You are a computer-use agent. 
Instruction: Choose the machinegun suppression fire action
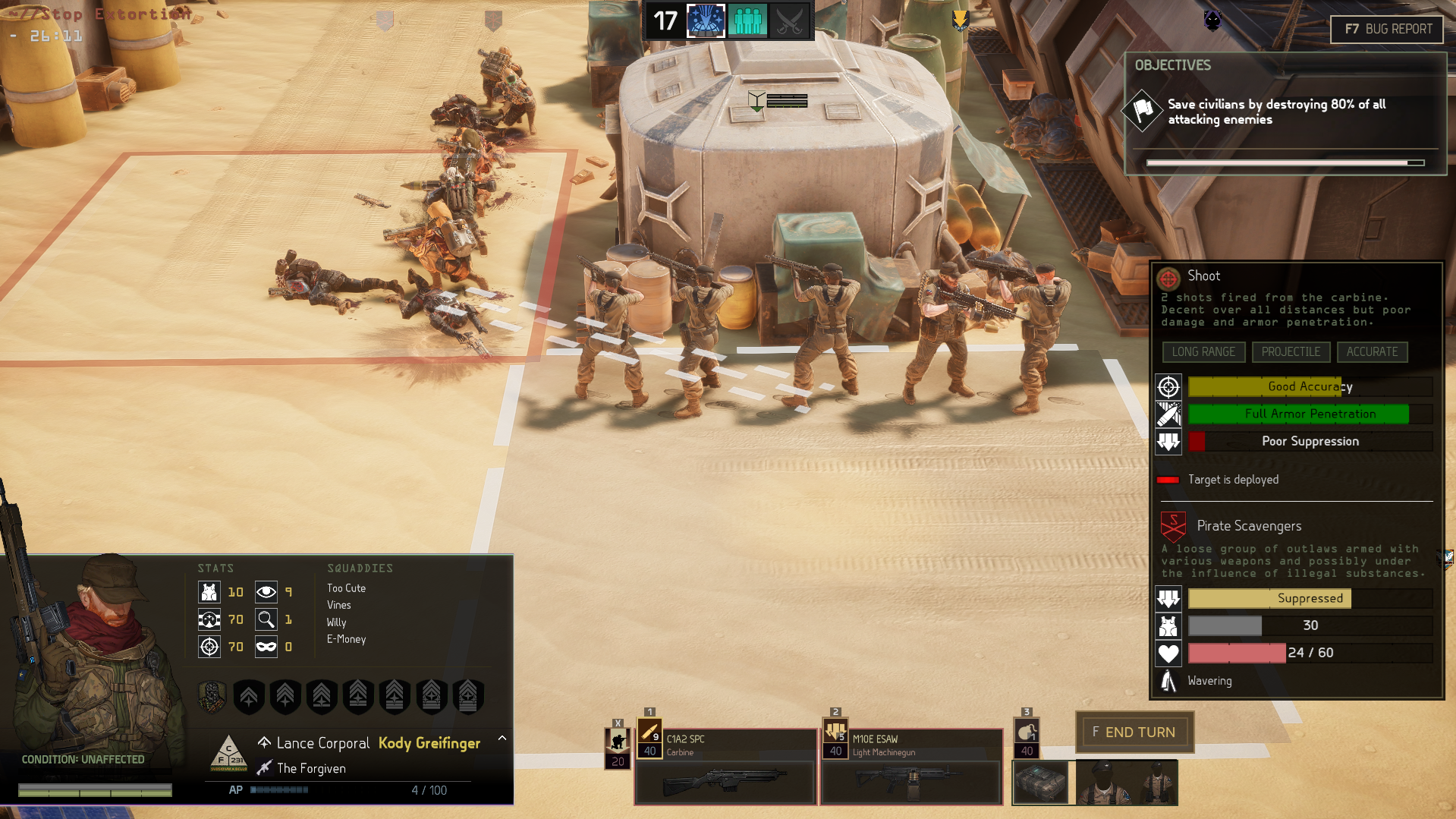point(835,732)
